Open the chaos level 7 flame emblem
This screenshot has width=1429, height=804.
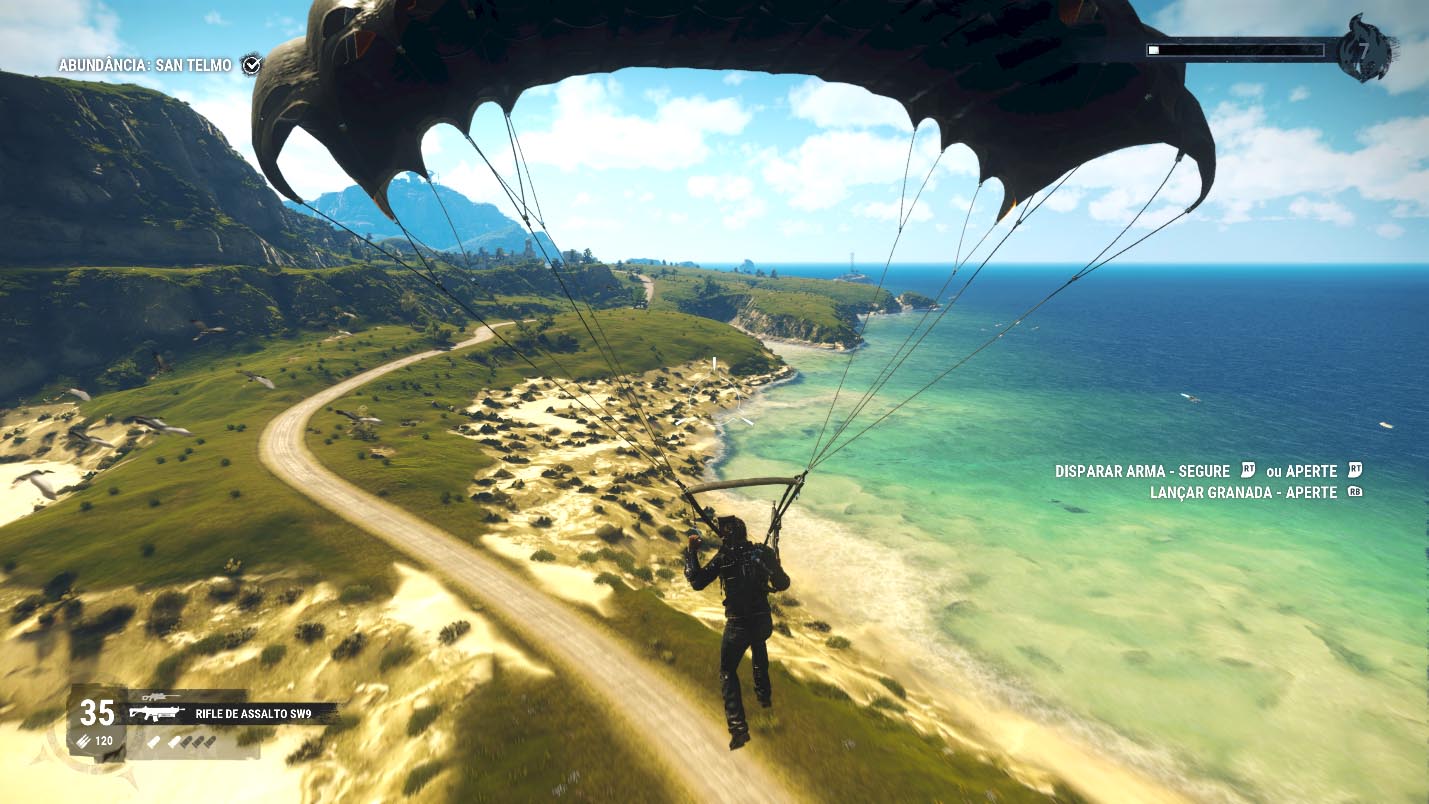tap(1364, 48)
